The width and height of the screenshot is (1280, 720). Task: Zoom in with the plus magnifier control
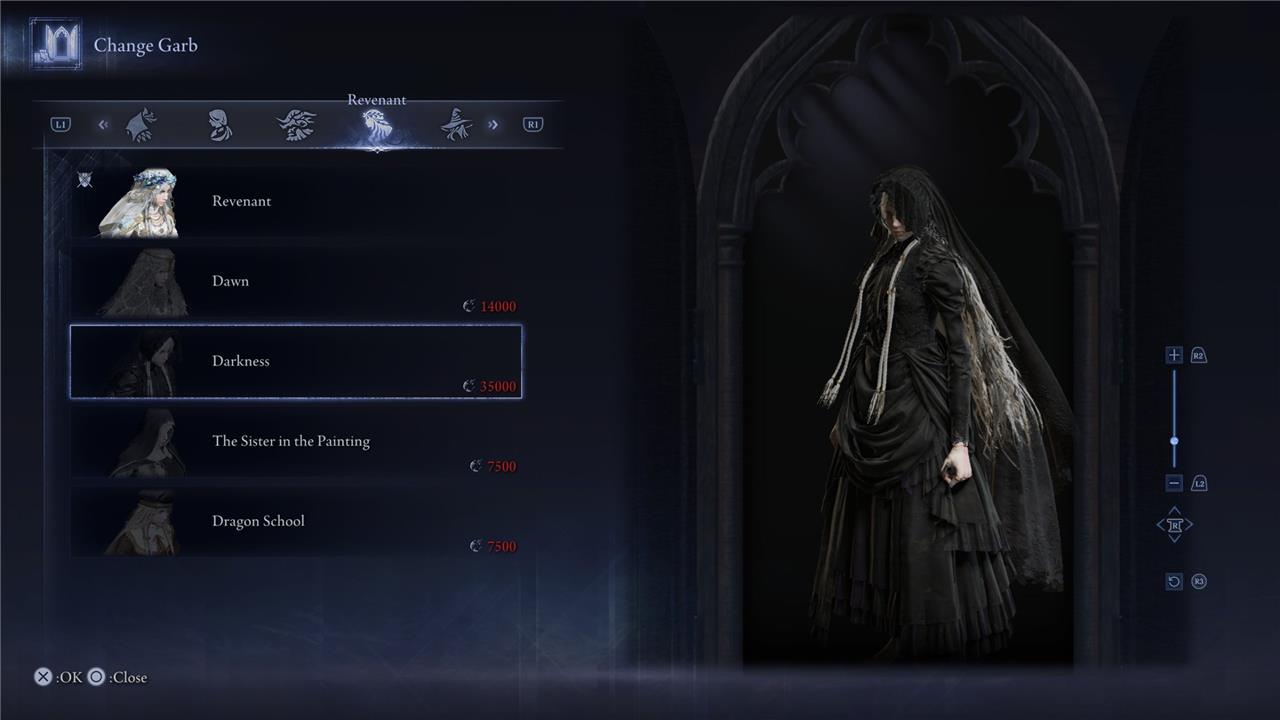[1172, 355]
